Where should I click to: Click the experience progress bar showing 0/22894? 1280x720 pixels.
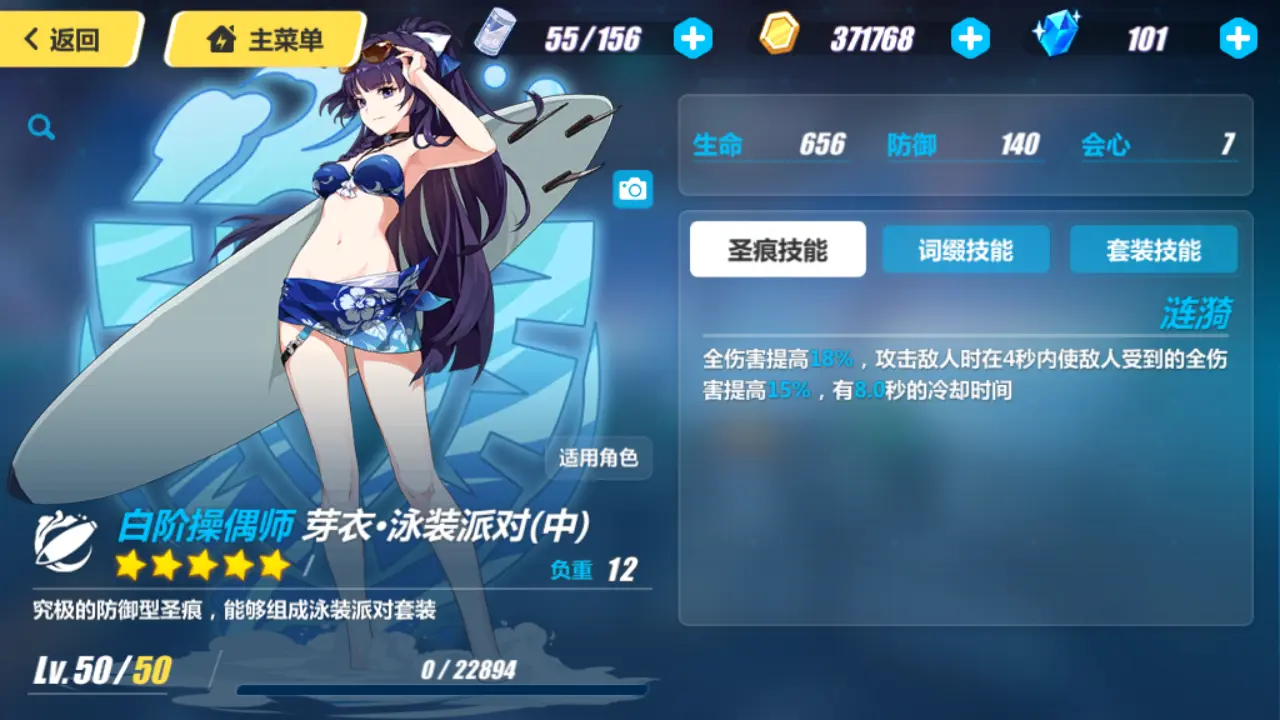(x=443, y=688)
